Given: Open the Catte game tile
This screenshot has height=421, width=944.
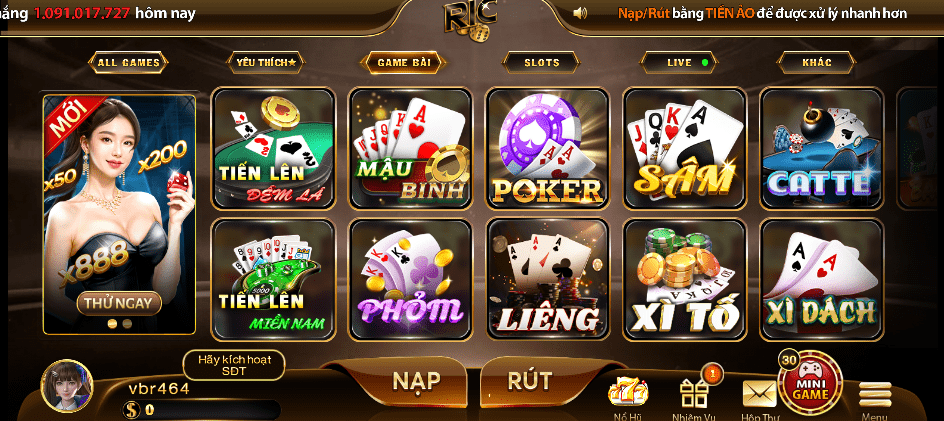Looking at the screenshot, I should 821,149.
